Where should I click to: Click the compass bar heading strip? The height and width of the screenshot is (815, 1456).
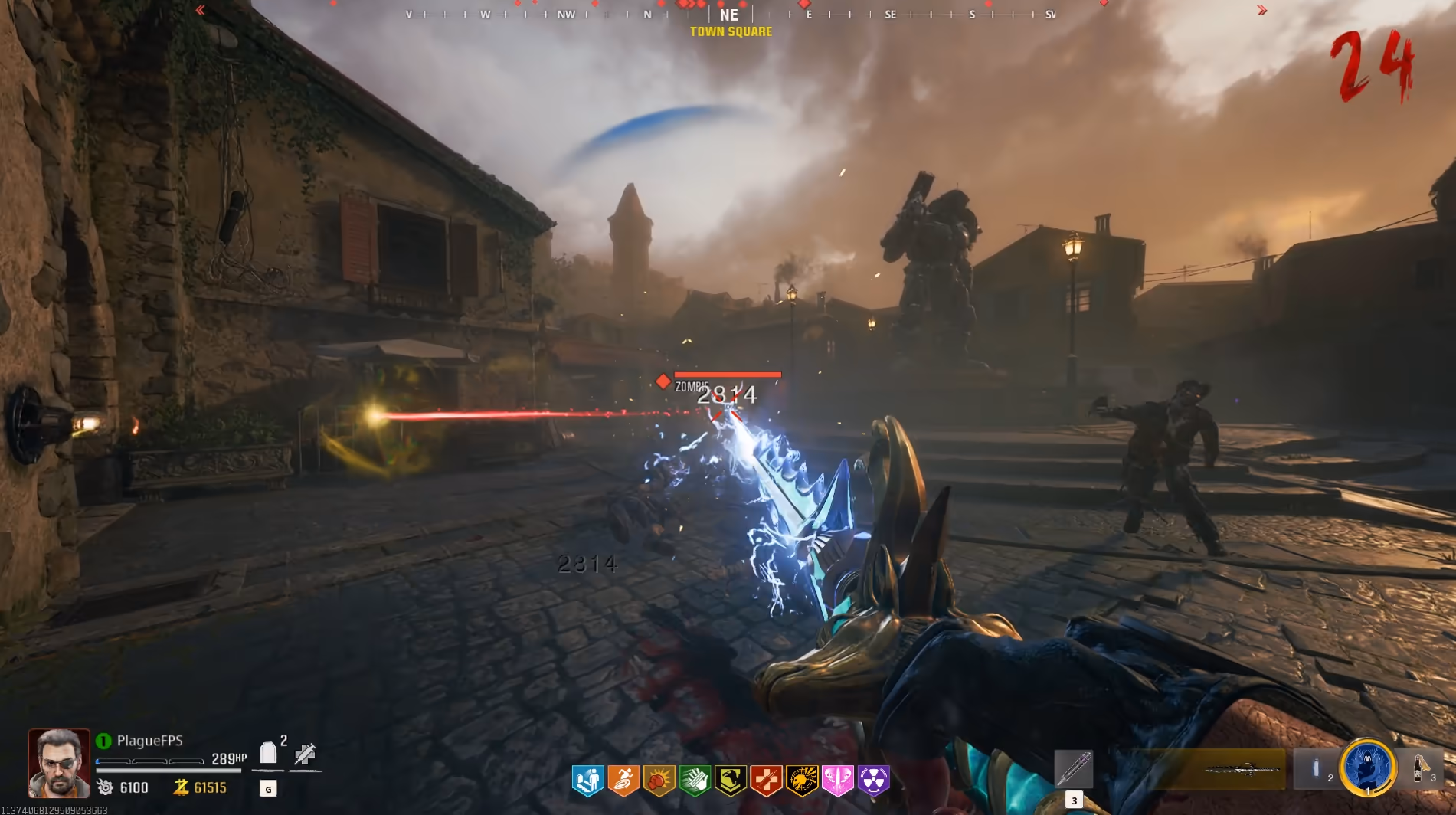729,14
